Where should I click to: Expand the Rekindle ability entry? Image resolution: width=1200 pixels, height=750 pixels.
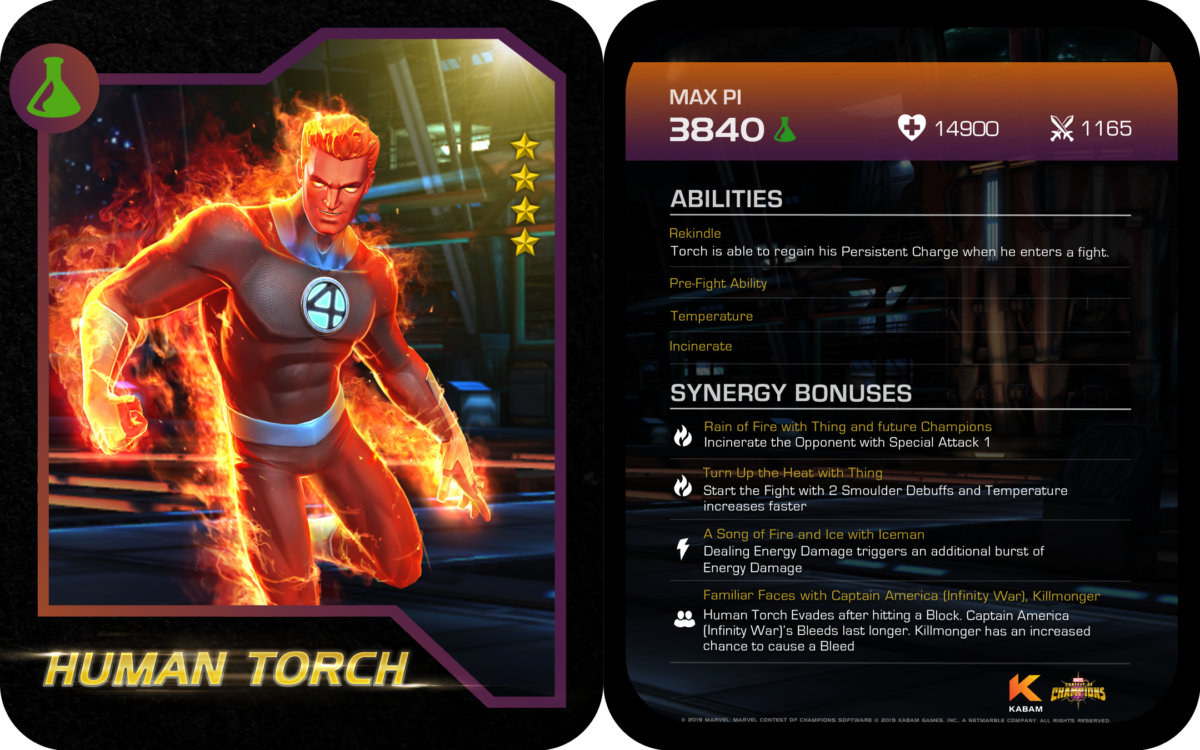pos(695,234)
